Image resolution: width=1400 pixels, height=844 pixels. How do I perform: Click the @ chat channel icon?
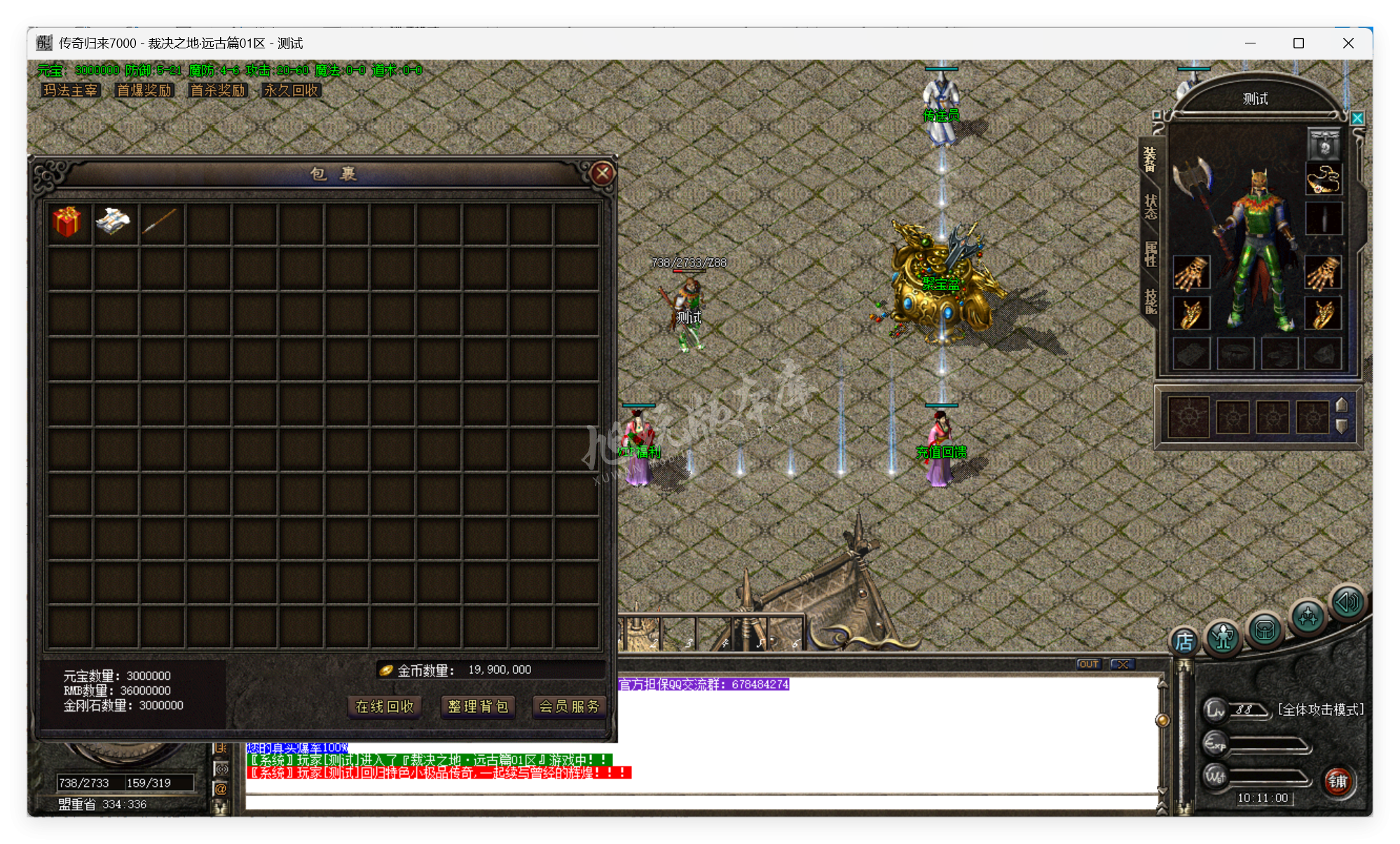tap(221, 789)
